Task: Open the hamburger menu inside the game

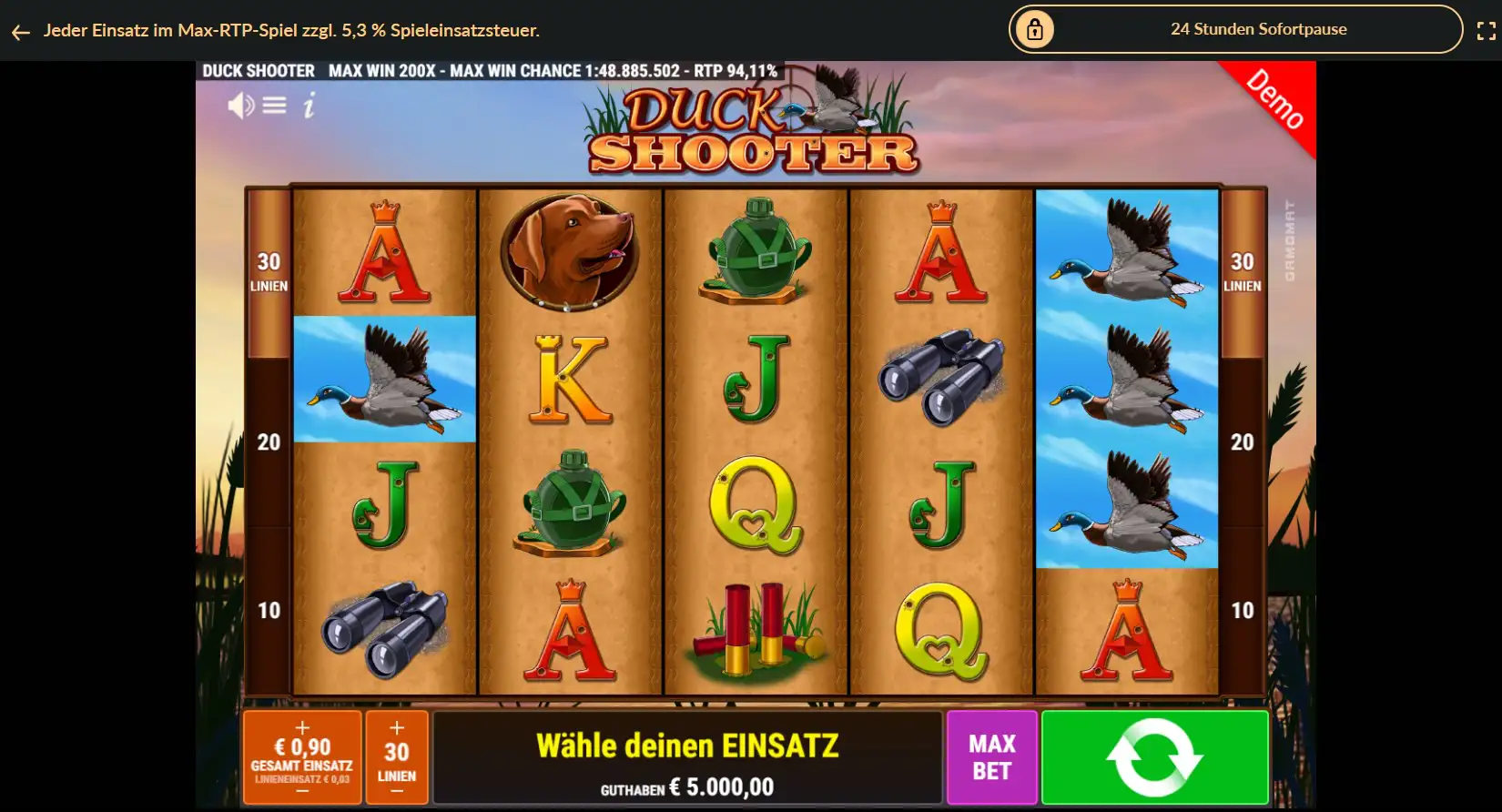Action: click(274, 105)
